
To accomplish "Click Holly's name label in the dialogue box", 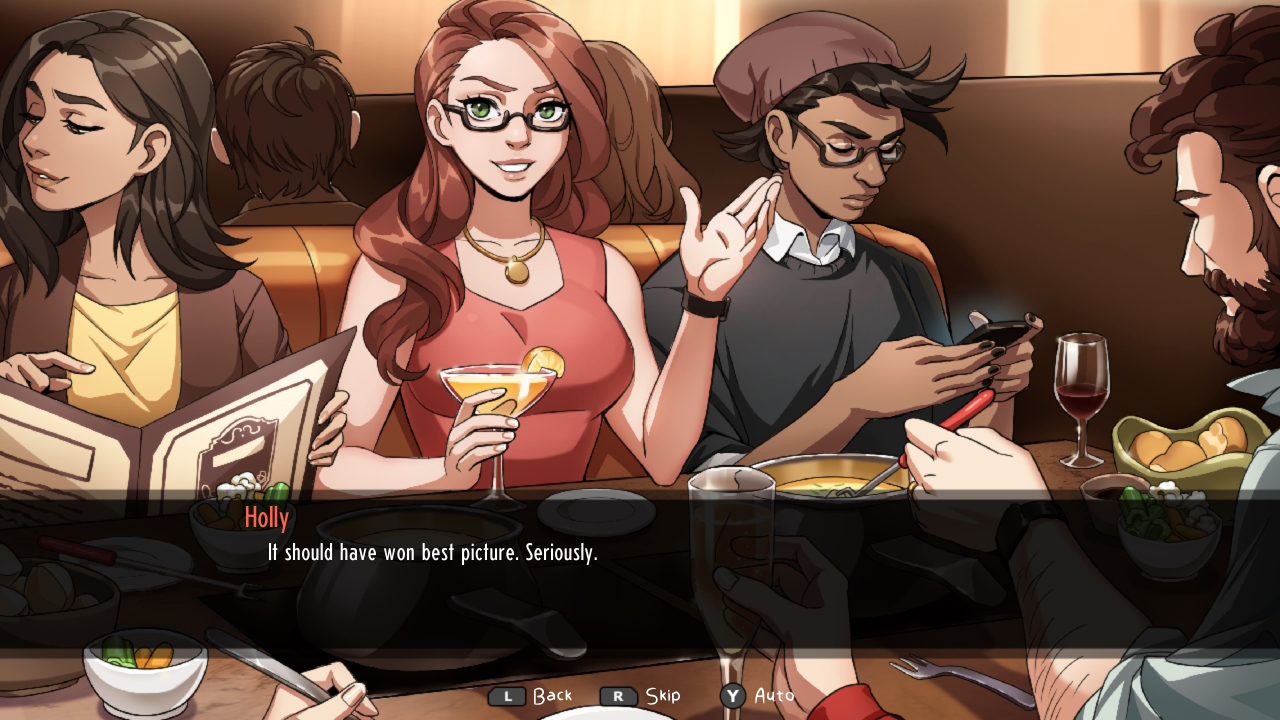I will pyautogui.click(x=268, y=518).
